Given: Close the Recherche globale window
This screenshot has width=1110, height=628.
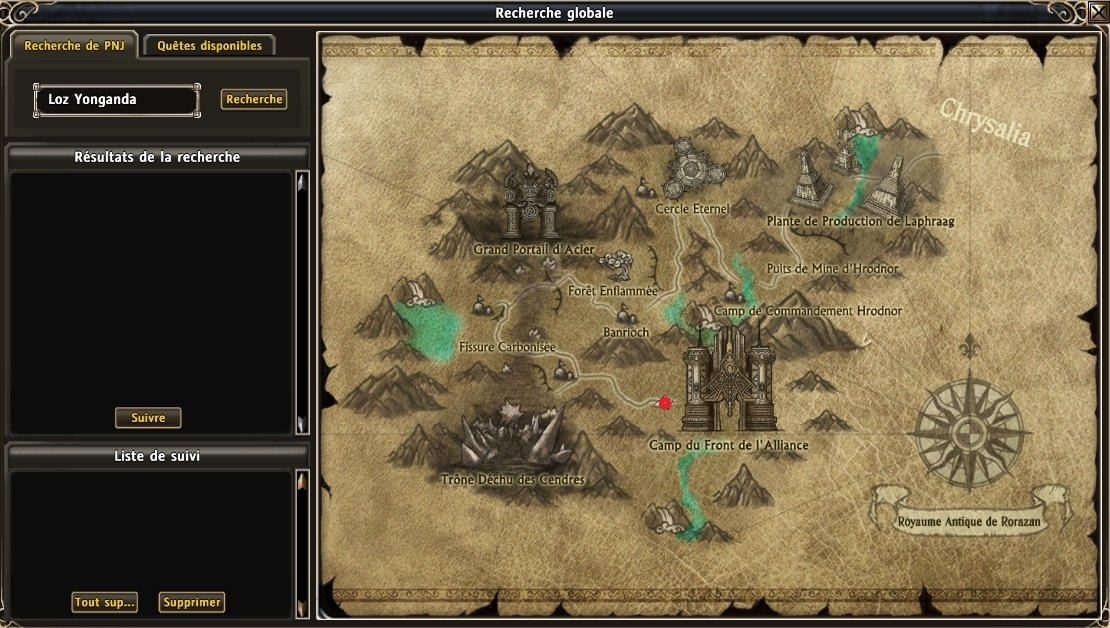Looking at the screenshot, I should tap(1097, 13).
